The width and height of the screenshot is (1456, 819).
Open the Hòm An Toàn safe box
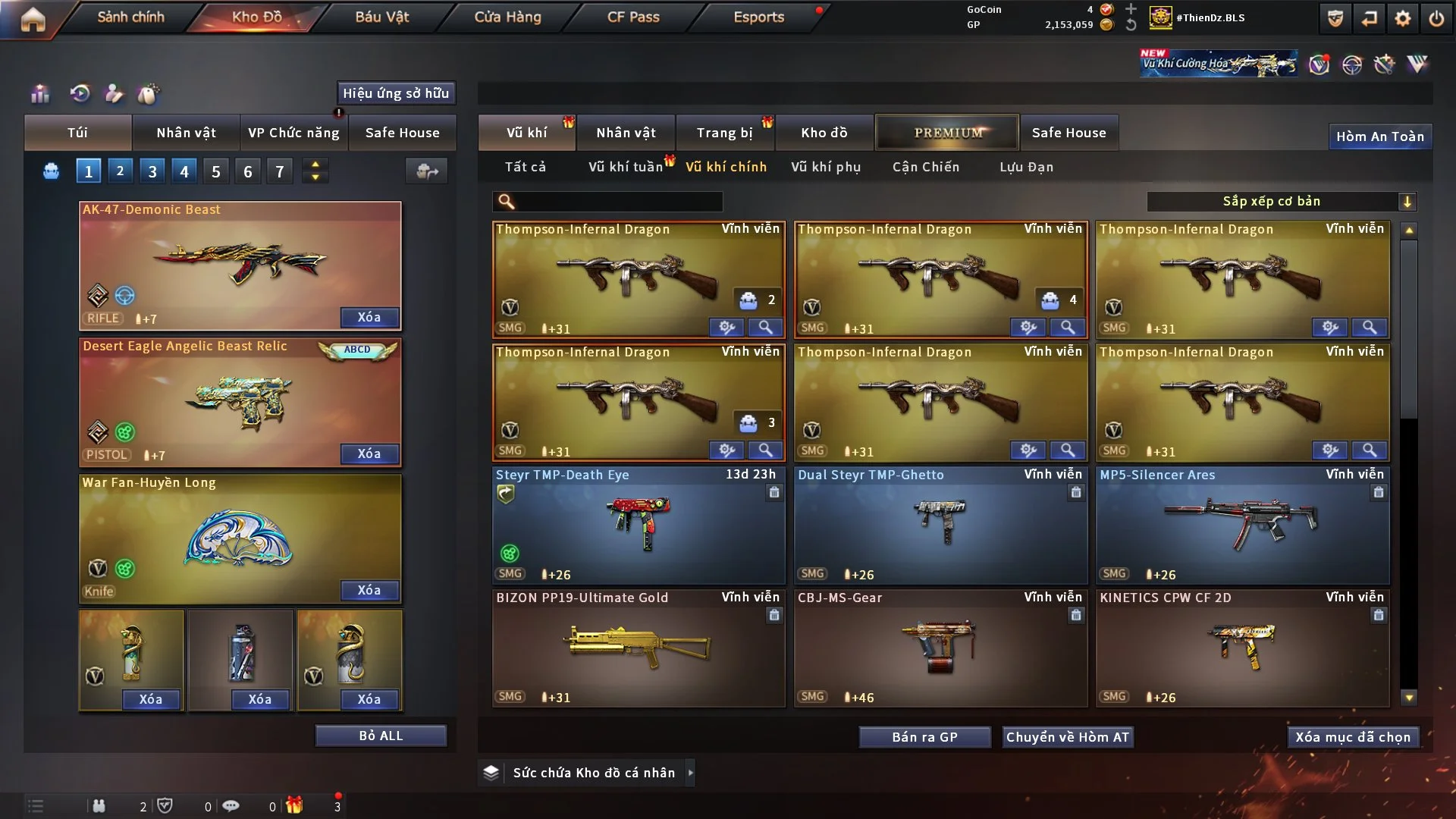click(1379, 136)
